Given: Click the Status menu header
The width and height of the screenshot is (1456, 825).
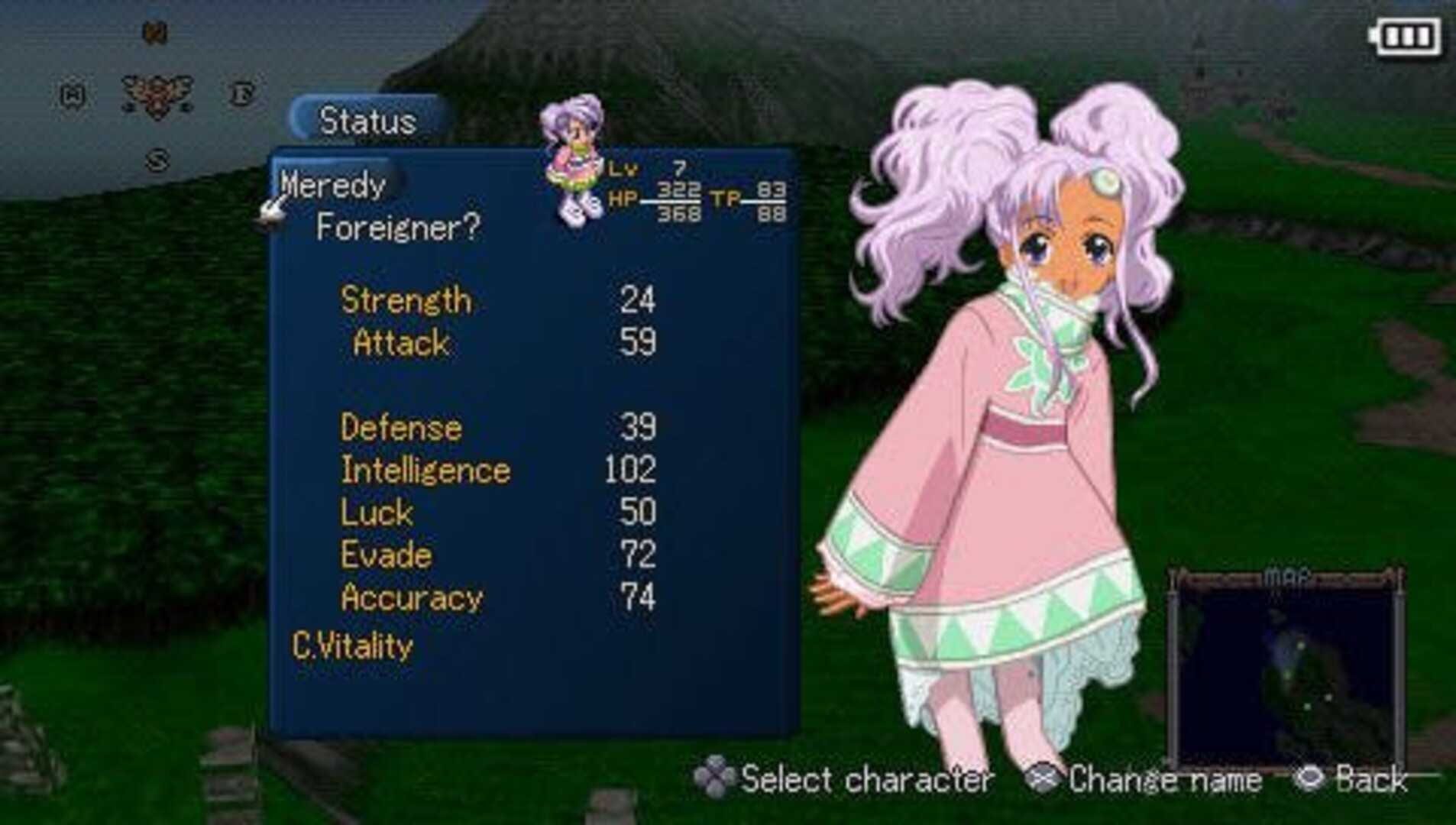Looking at the screenshot, I should [x=367, y=121].
